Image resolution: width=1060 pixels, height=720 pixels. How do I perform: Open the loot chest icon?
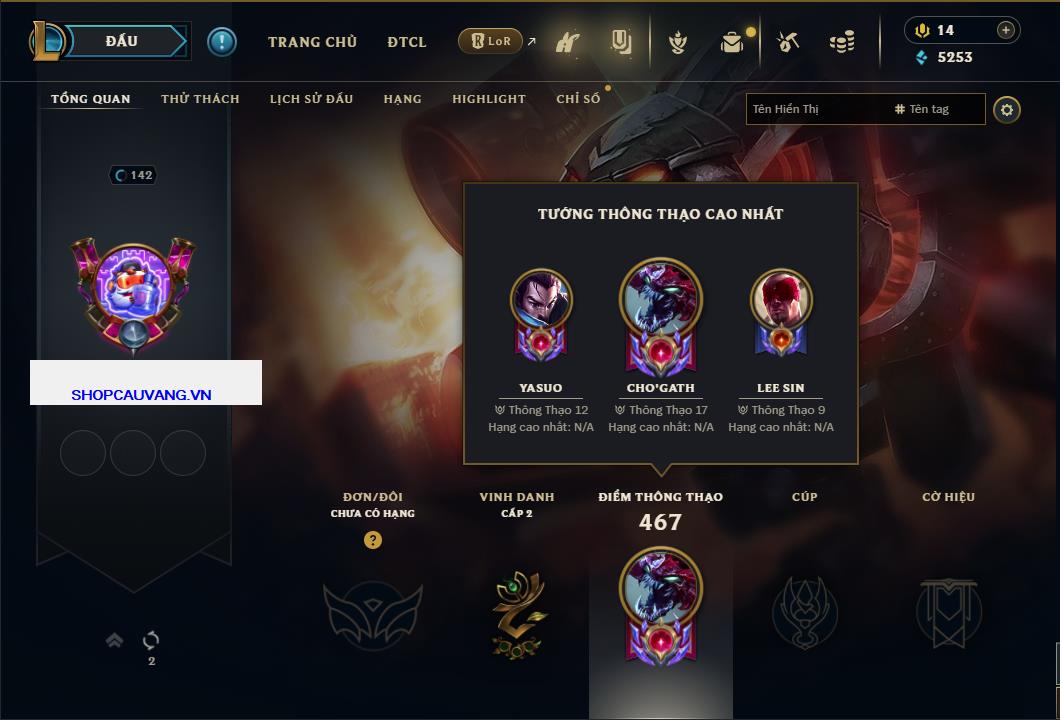pos(732,42)
